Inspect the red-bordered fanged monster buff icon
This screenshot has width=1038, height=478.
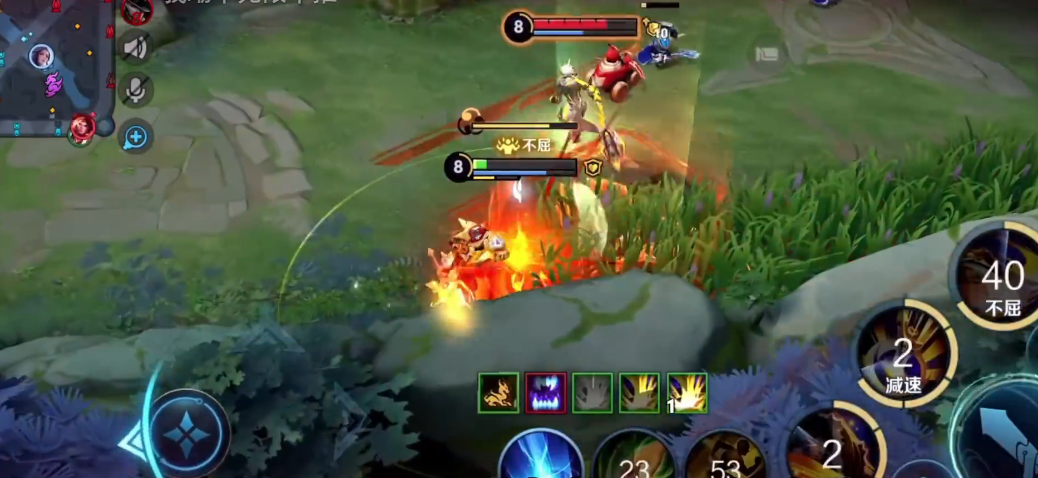(546, 393)
